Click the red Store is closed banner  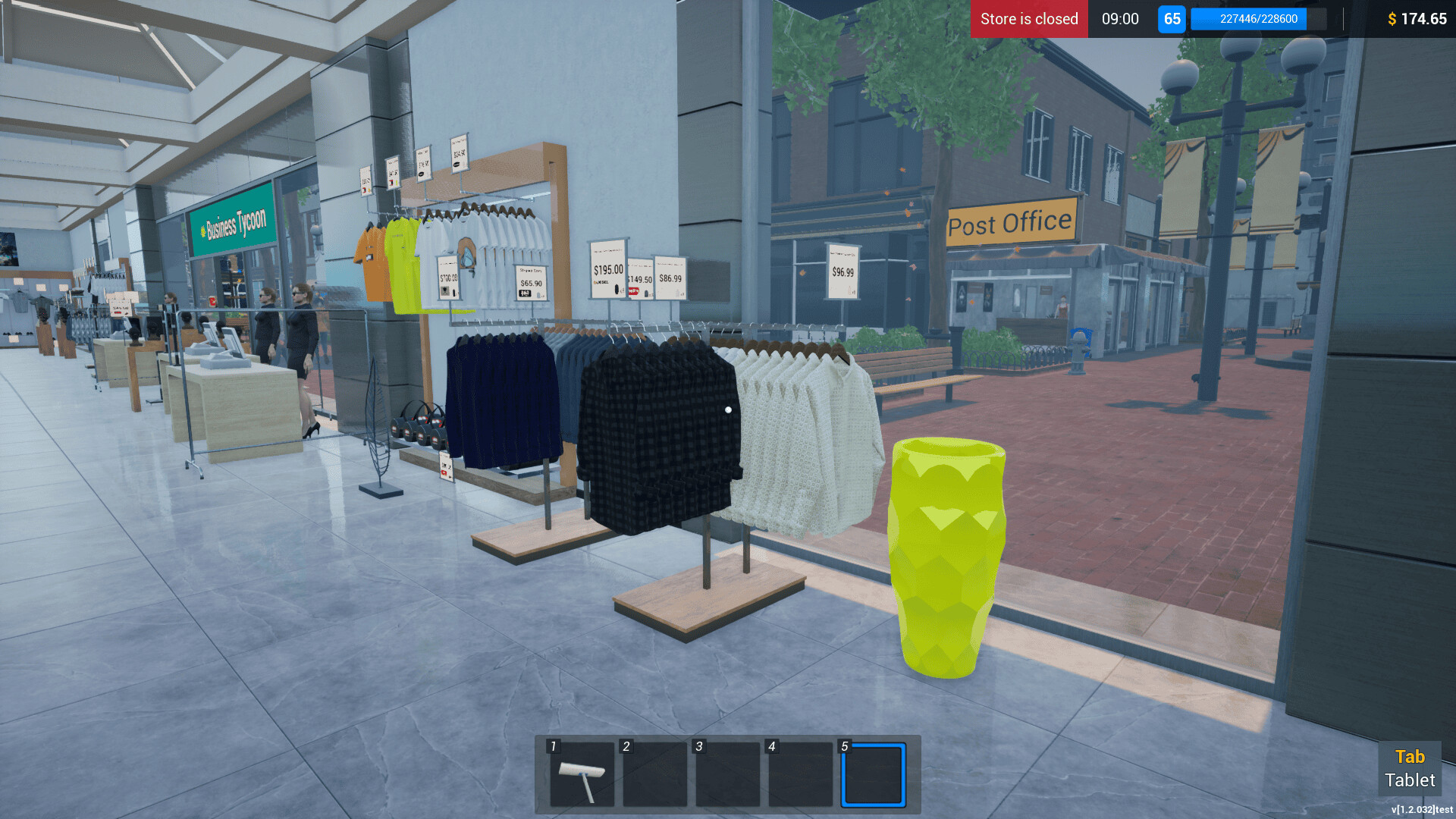(x=1028, y=19)
